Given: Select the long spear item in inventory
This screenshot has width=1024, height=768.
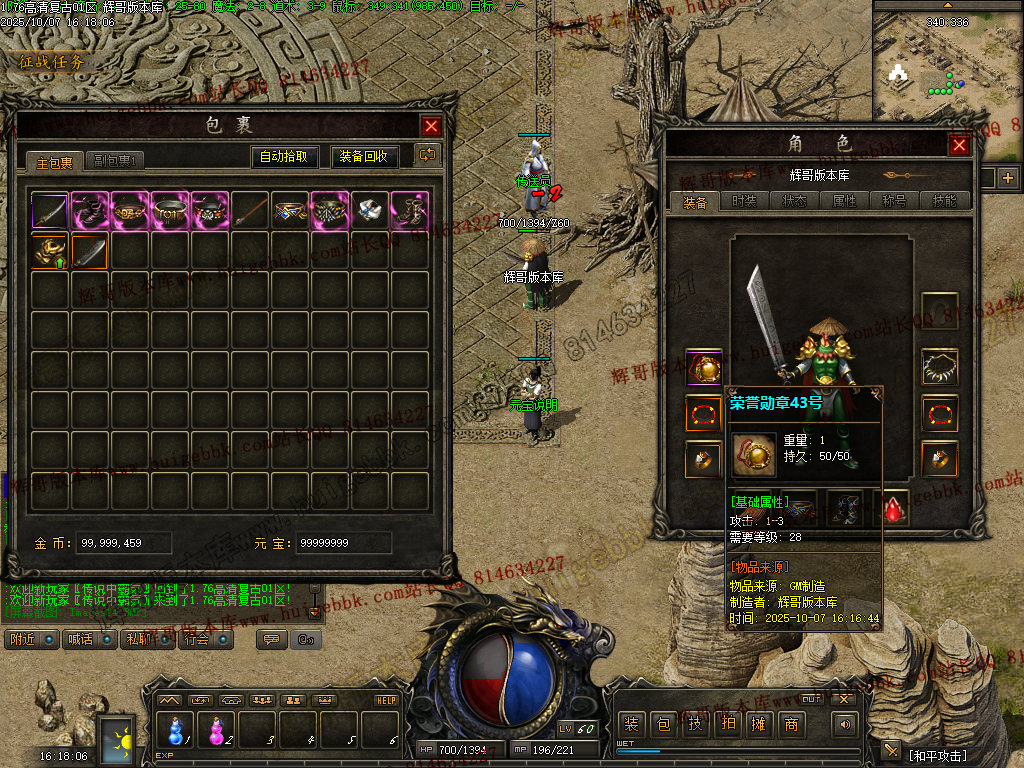Looking at the screenshot, I should pos(250,211).
